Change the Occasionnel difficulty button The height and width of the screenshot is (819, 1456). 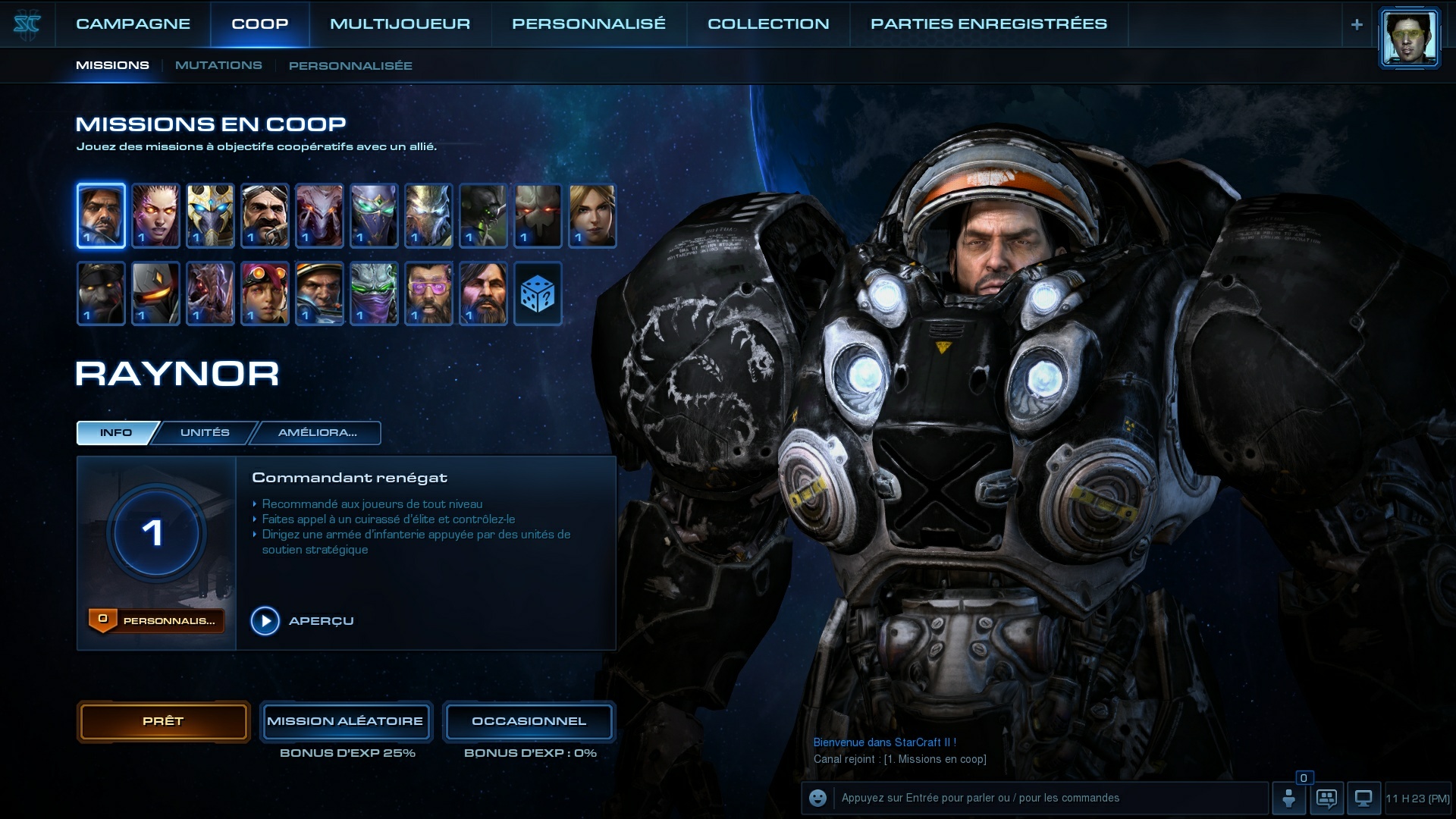coord(529,721)
